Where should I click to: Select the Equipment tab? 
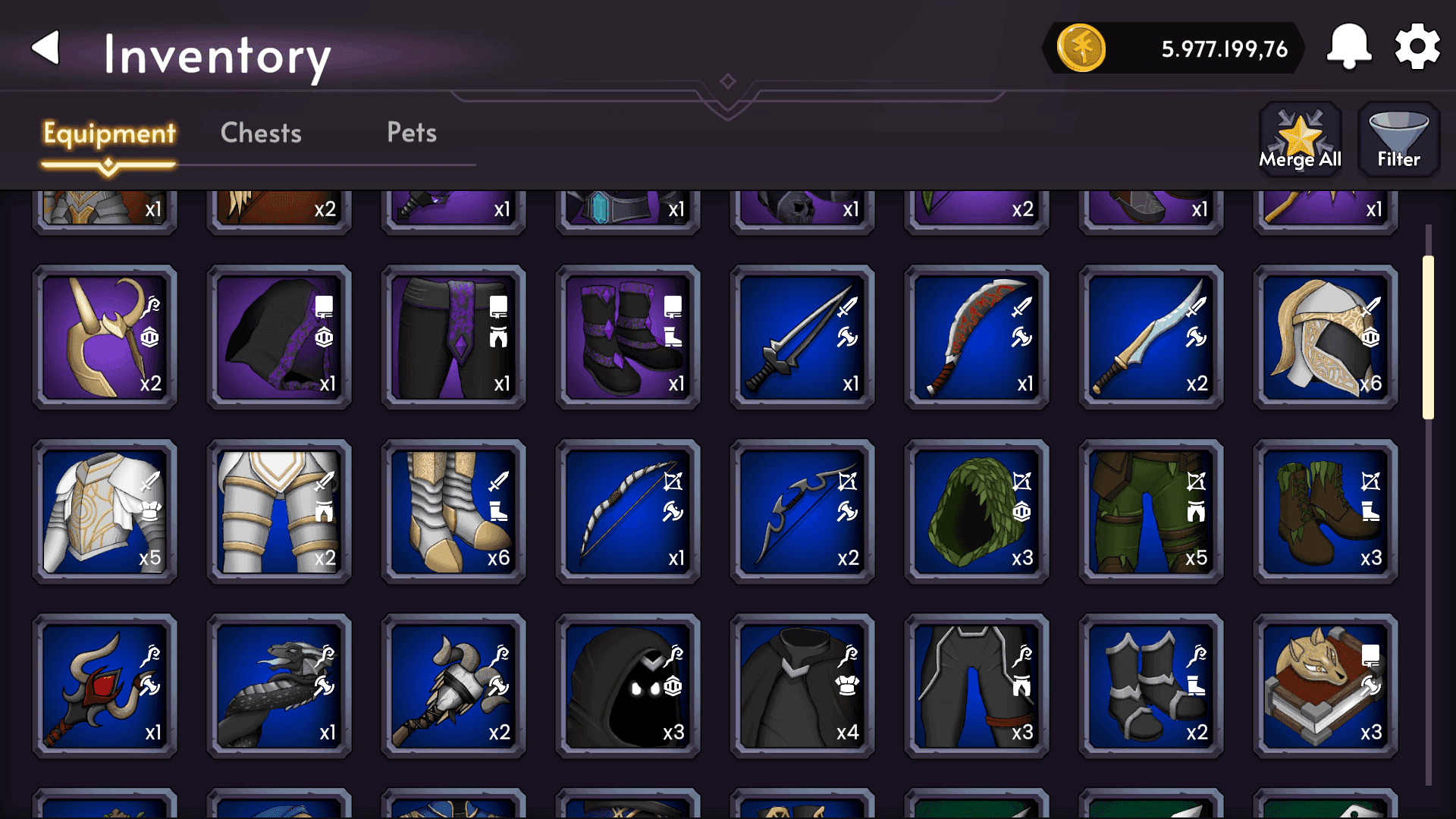click(108, 133)
